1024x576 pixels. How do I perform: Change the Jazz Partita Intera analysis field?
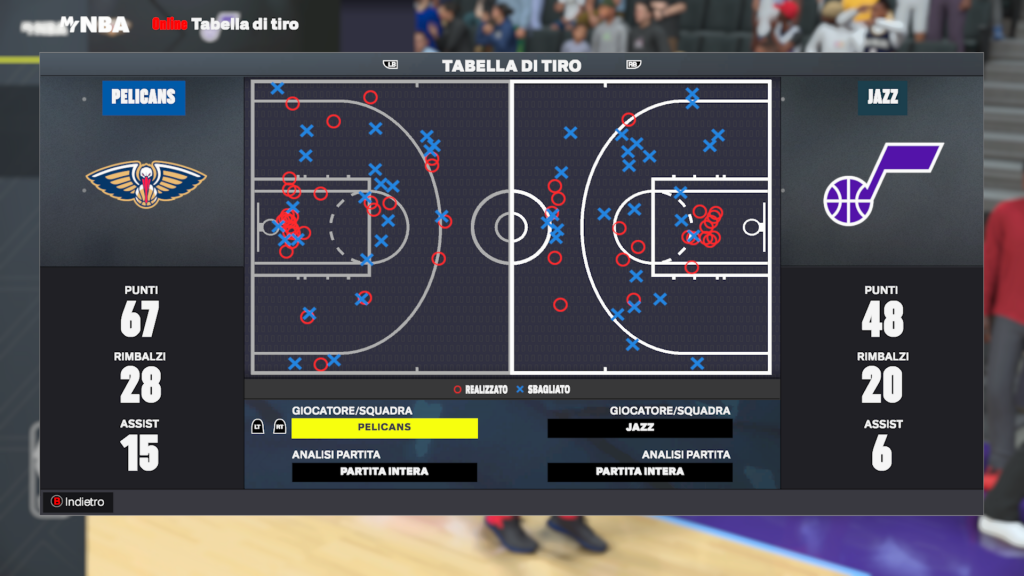coord(640,472)
